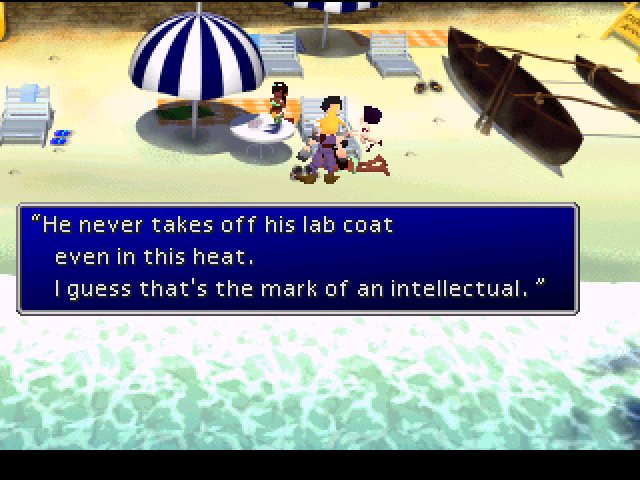Advance the lab coat dialogue box
The image size is (640, 480).
click(297, 259)
